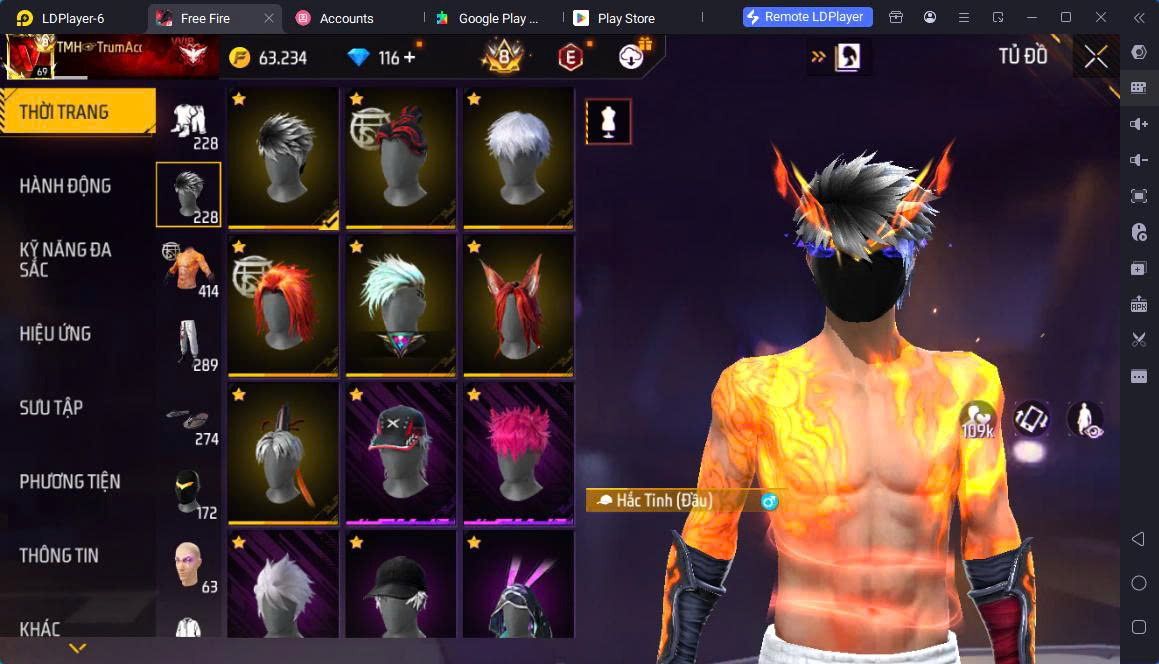Add diamonds with the plus button
Viewport: 1159px width, 664px height.
click(x=409, y=57)
